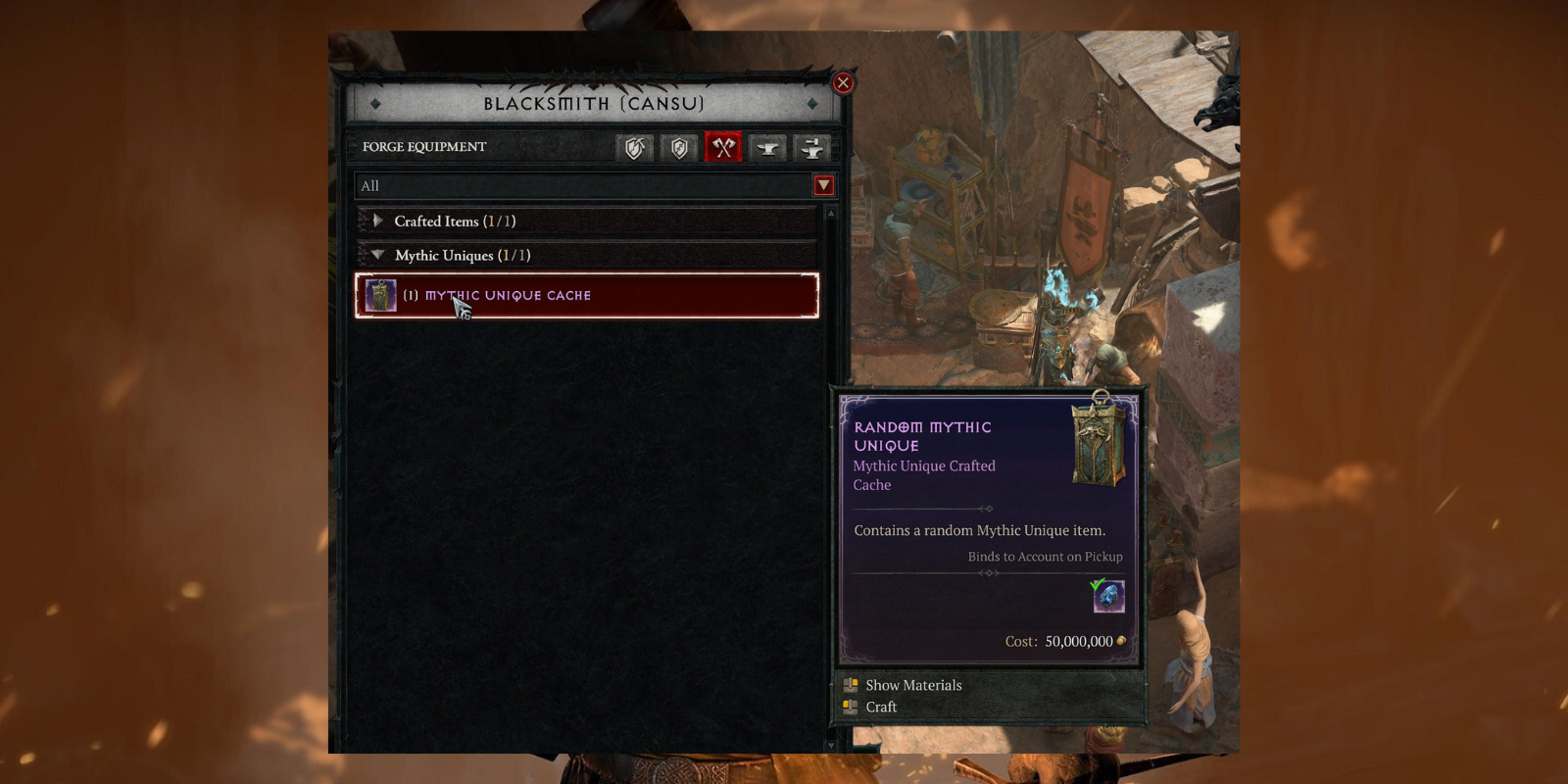
Task: Click the gold coin icon next to the cost
Action: pyautogui.click(x=1120, y=642)
